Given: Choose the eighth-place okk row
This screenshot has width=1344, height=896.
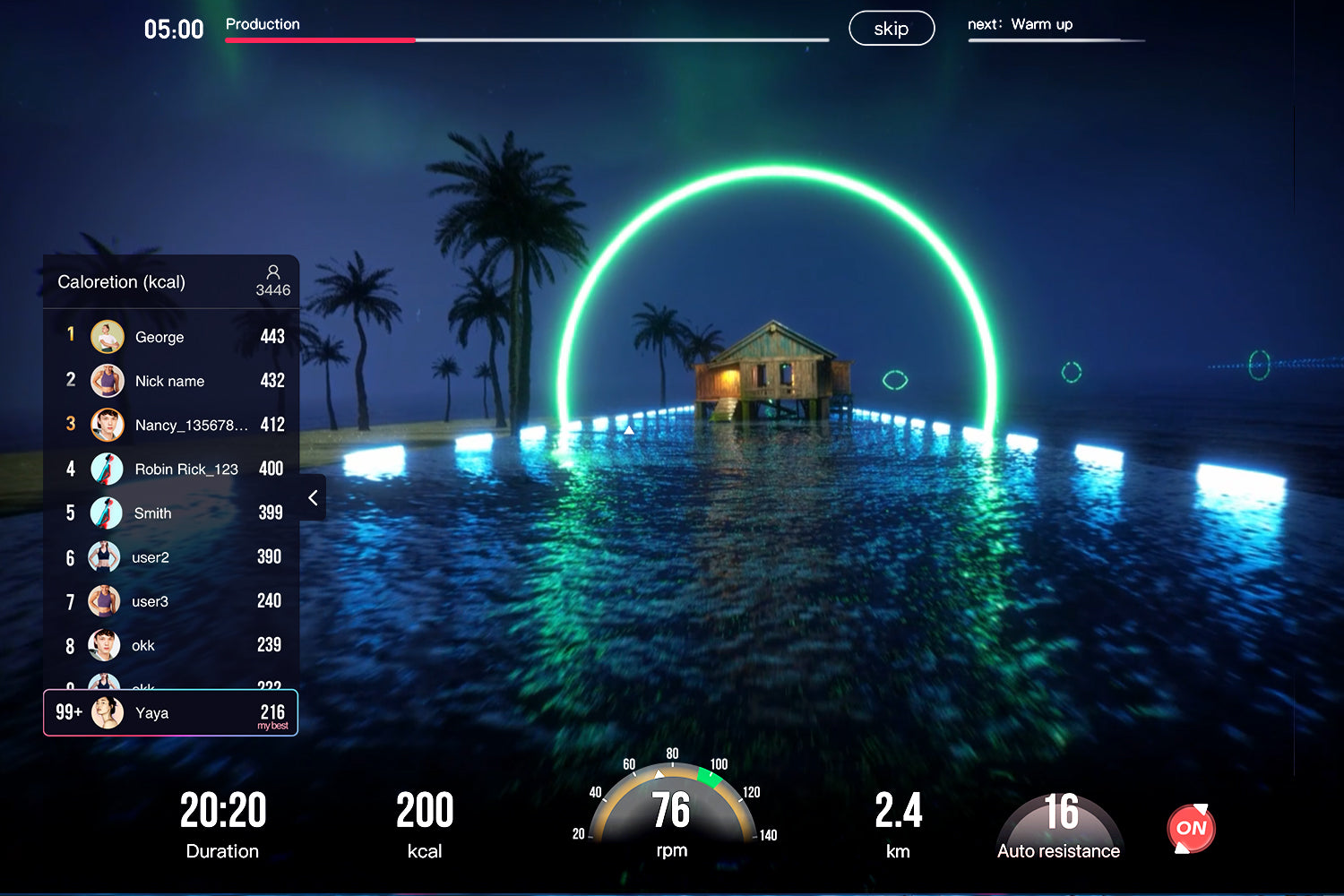Looking at the screenshot, I should coord(170,645).
